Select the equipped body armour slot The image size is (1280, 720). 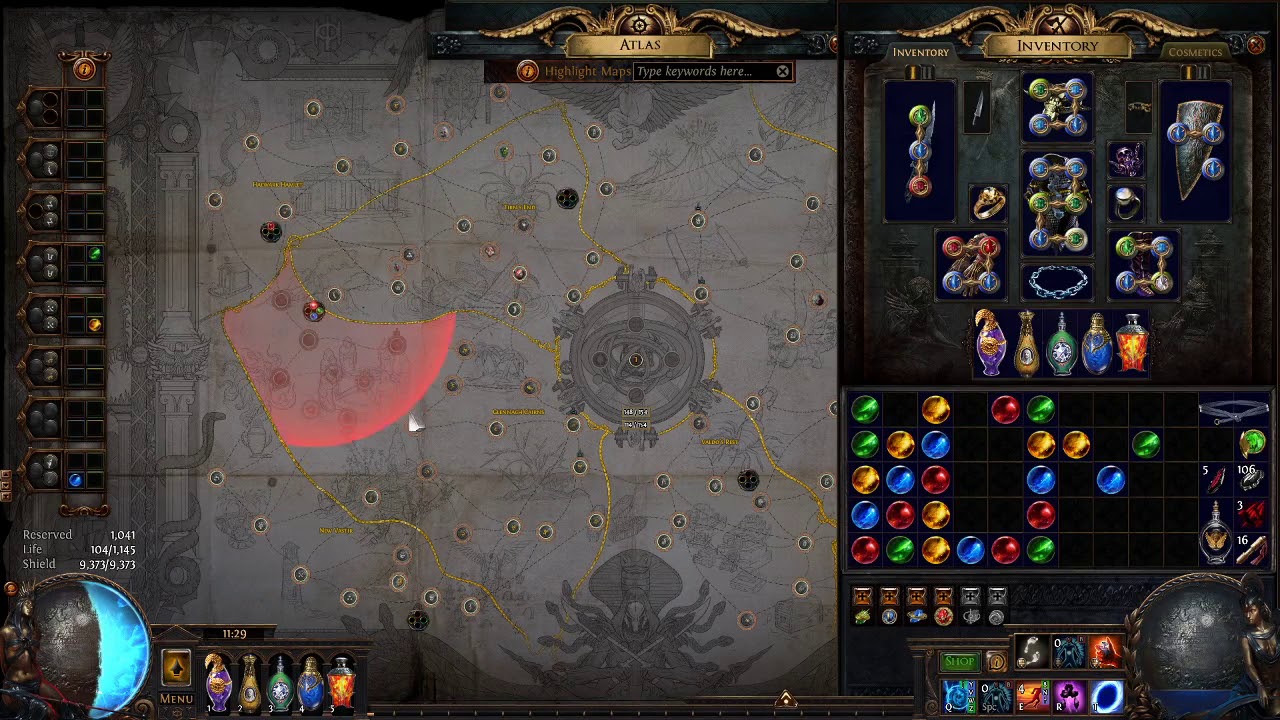click(x=1057, y=201)
